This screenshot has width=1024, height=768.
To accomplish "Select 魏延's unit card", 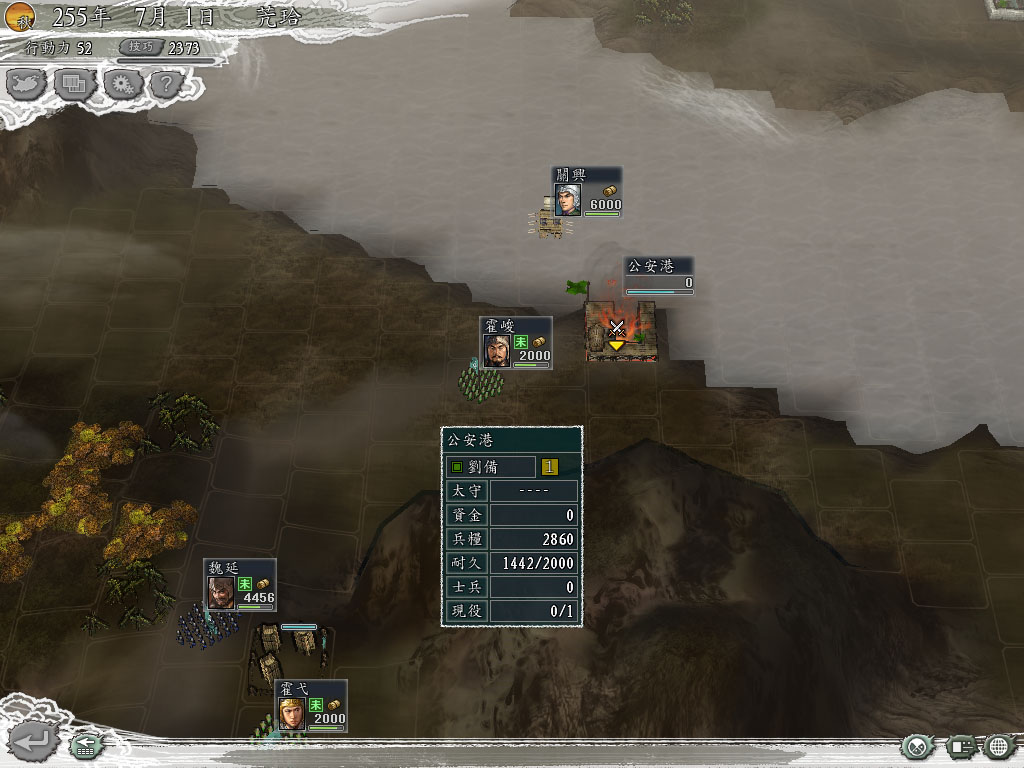I will tap(240, 585).
